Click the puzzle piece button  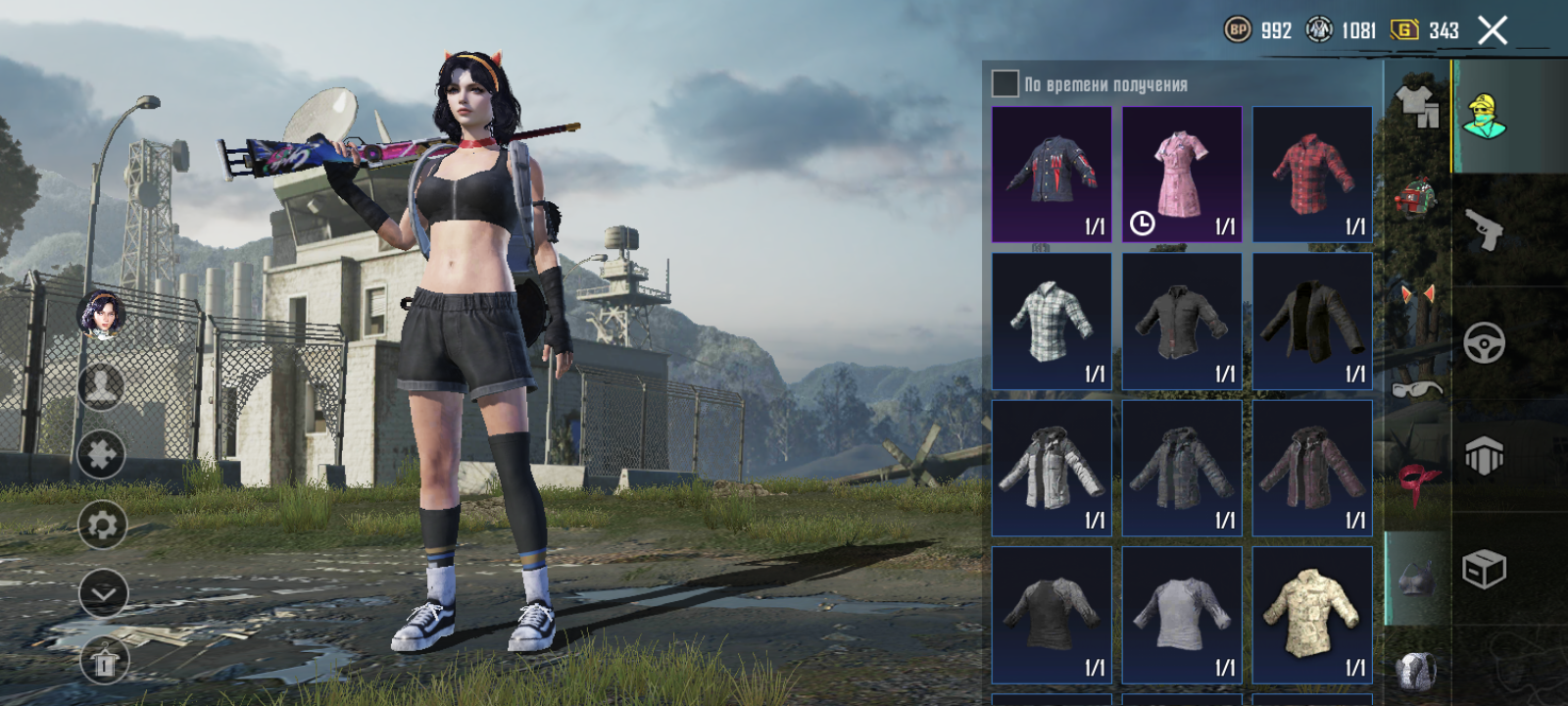pos(102,454)
